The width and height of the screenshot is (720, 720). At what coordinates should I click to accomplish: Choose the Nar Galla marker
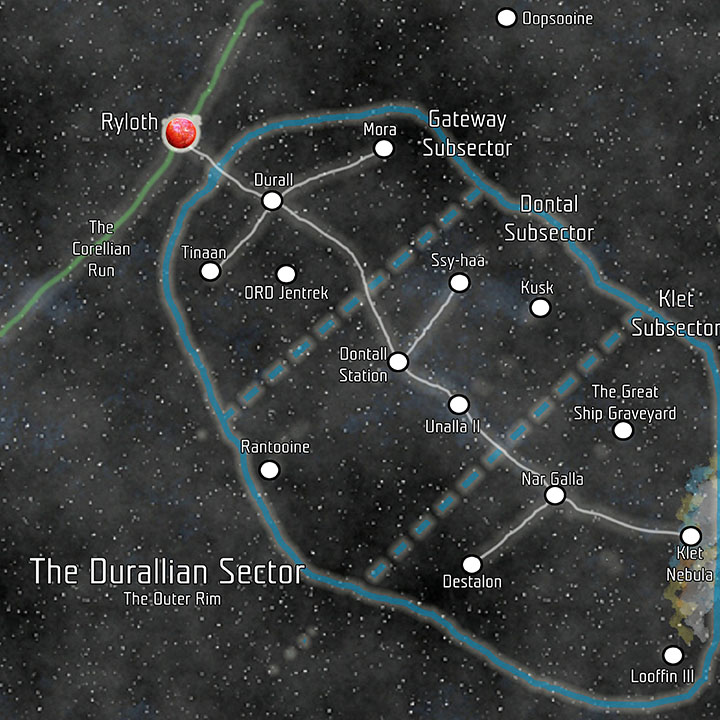(x=555, y=496)
